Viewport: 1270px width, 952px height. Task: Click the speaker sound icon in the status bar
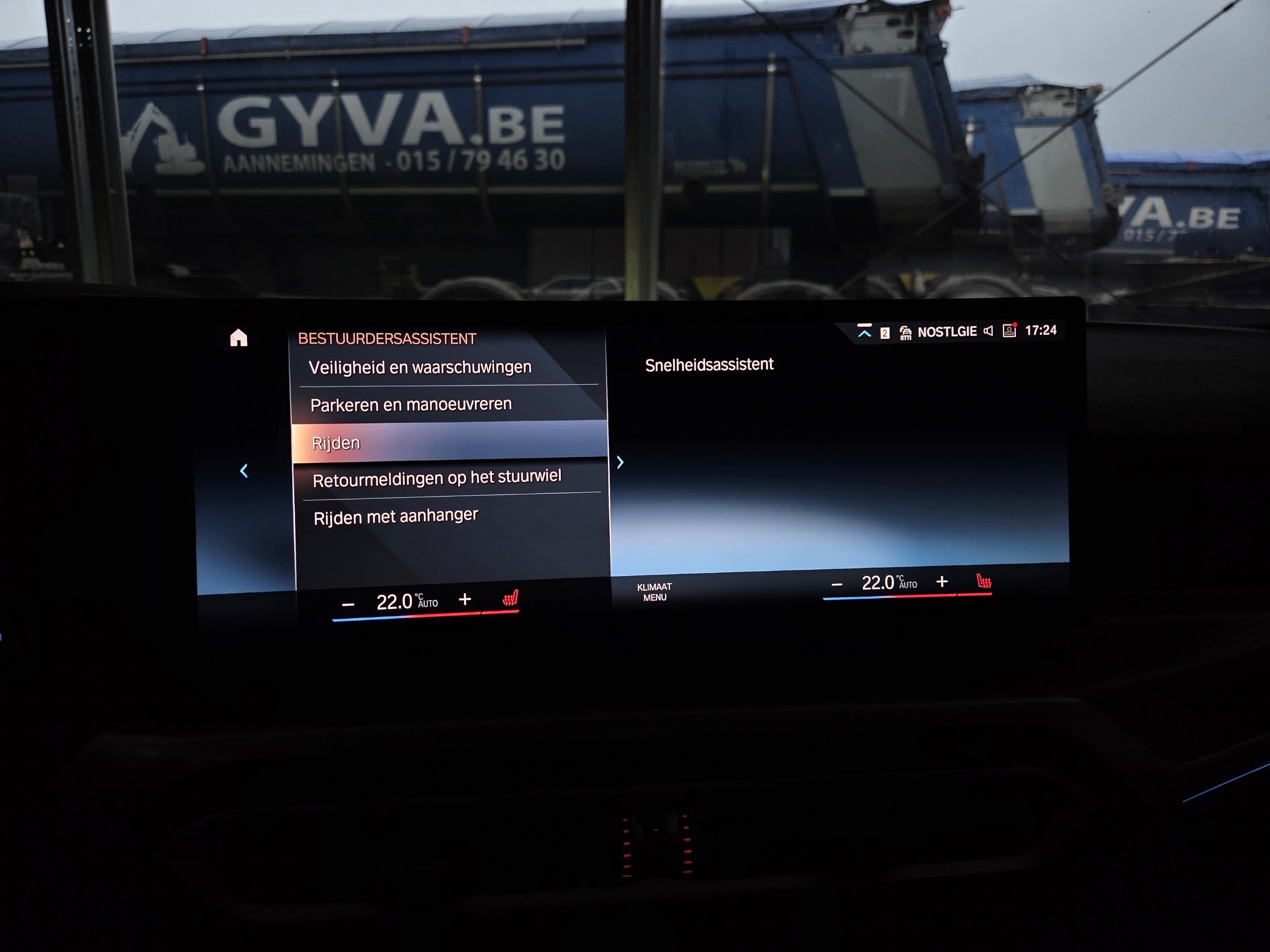(x=989, y=331)
